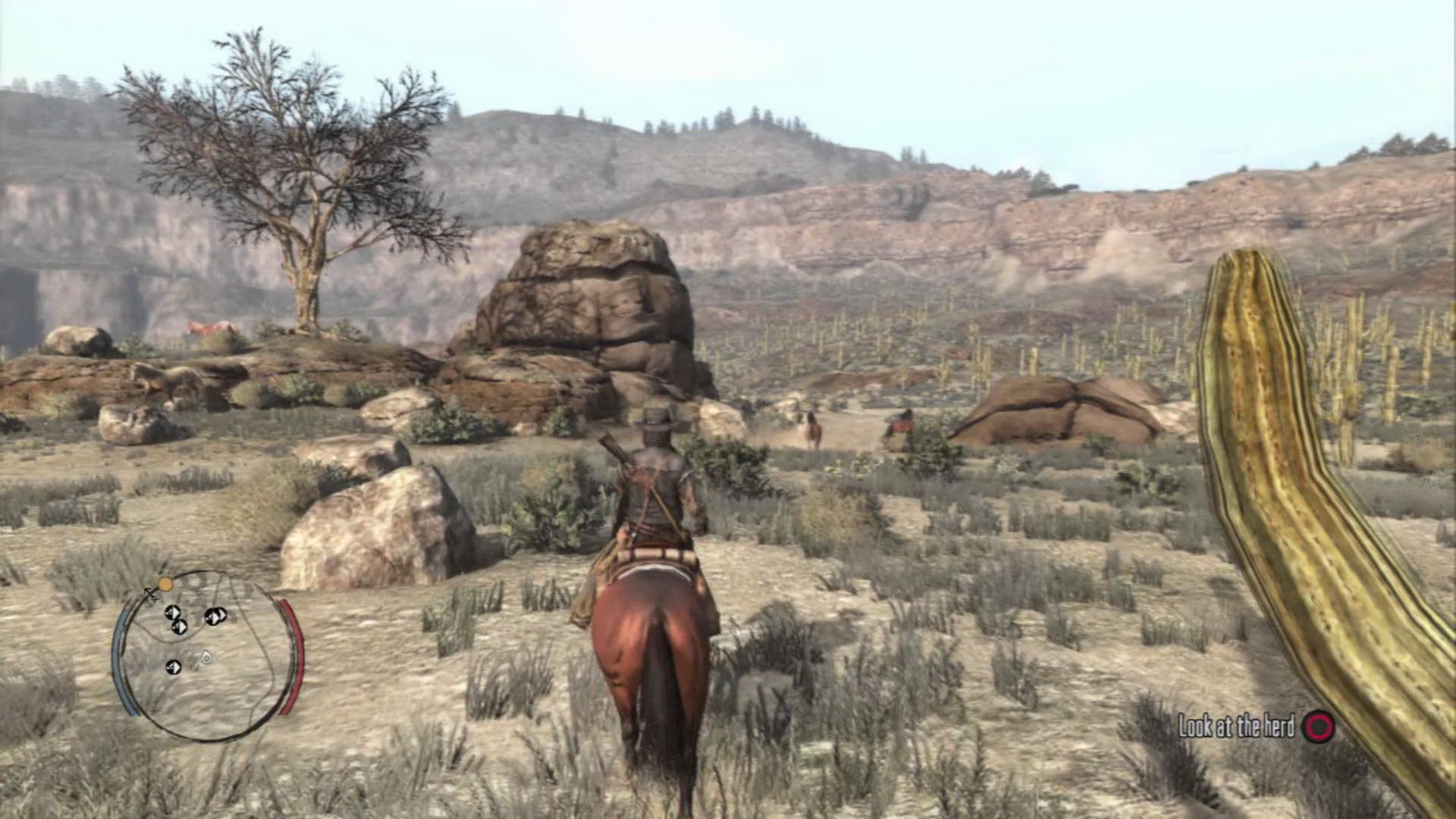Click the upper-left horse blip on the minimap

(173, 613)
